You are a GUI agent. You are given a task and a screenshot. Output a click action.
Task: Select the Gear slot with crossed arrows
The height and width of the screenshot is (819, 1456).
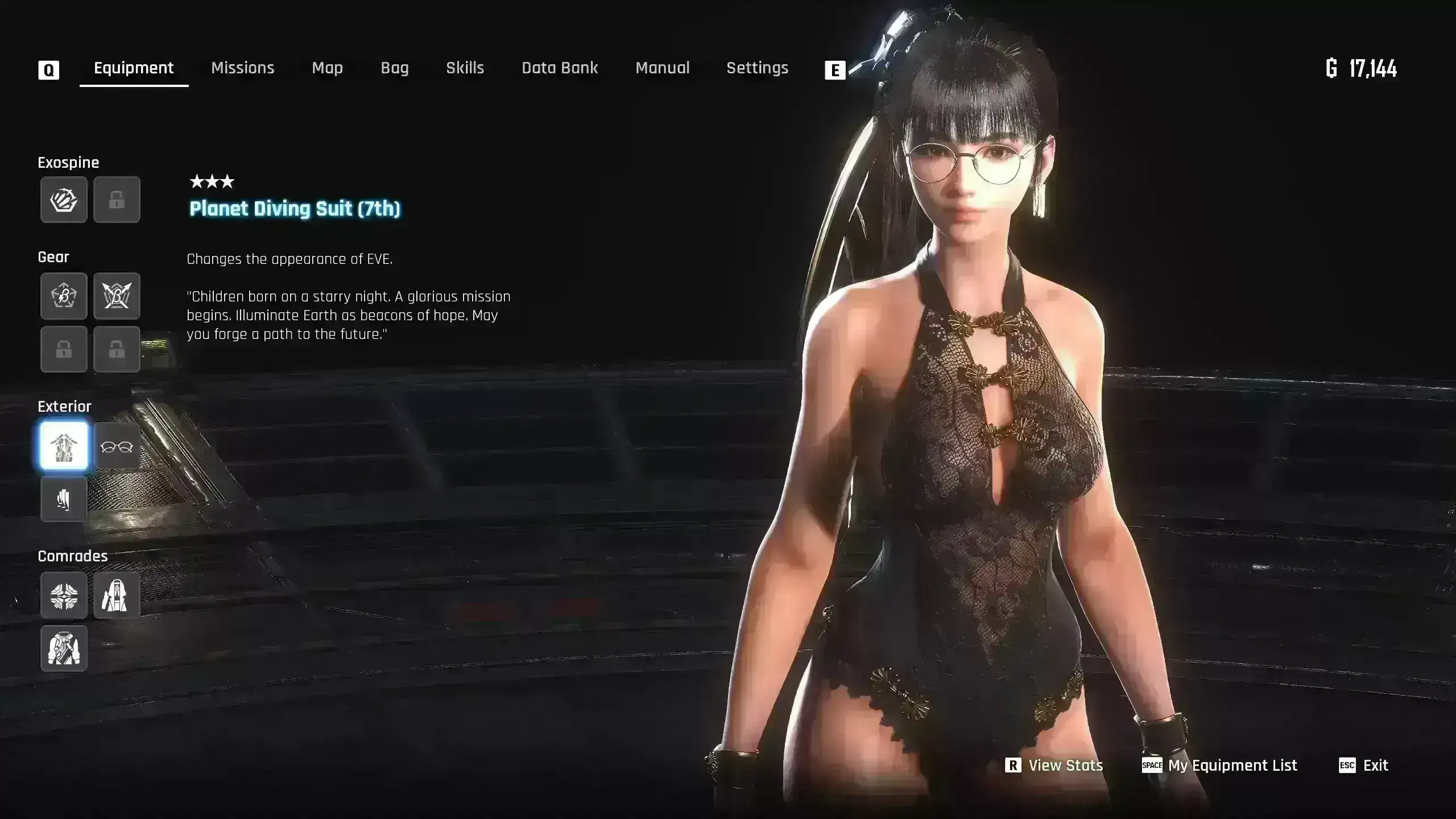117,296
